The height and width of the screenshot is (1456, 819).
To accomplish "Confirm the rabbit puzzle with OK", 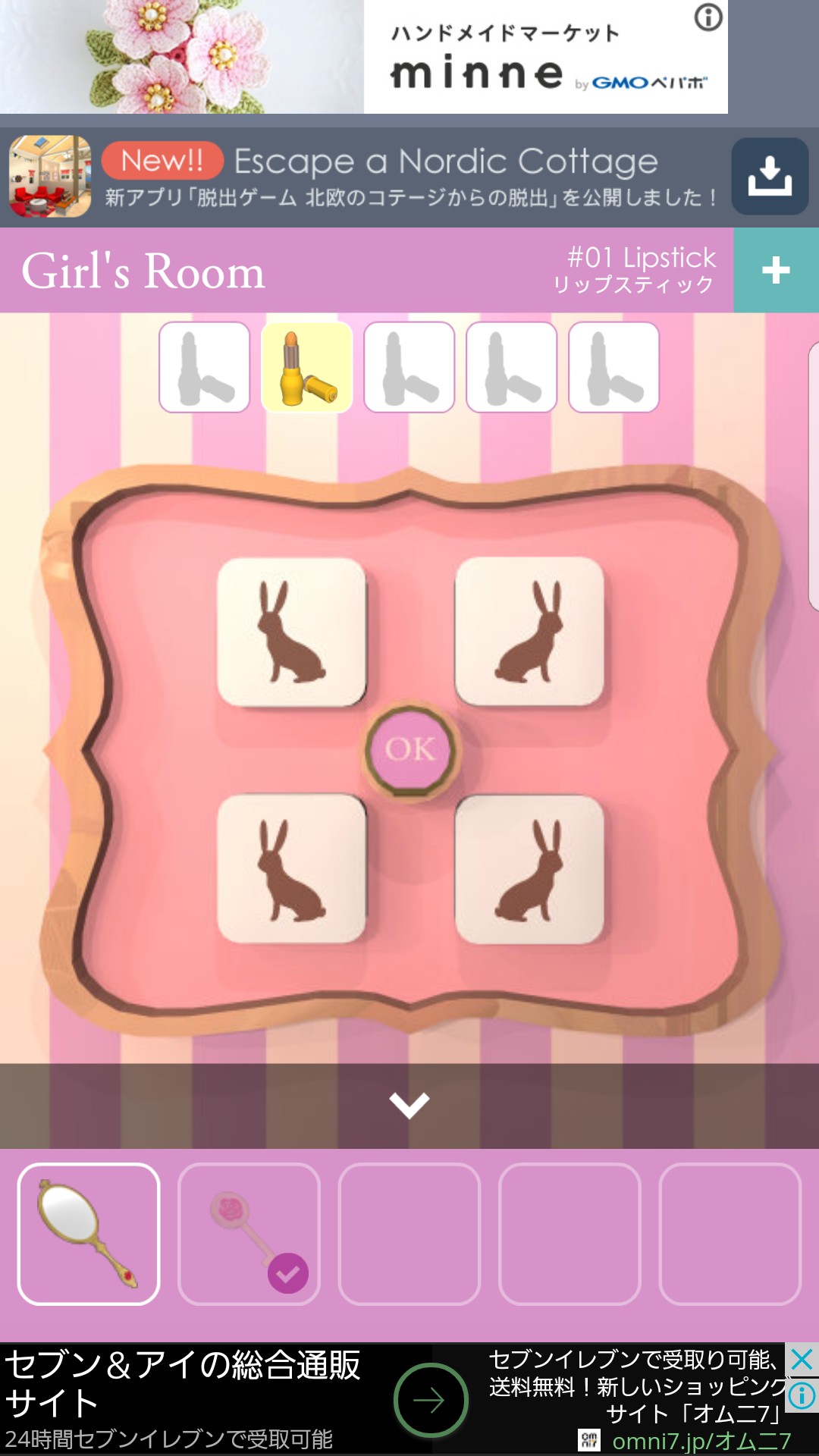I will (410, 749).
